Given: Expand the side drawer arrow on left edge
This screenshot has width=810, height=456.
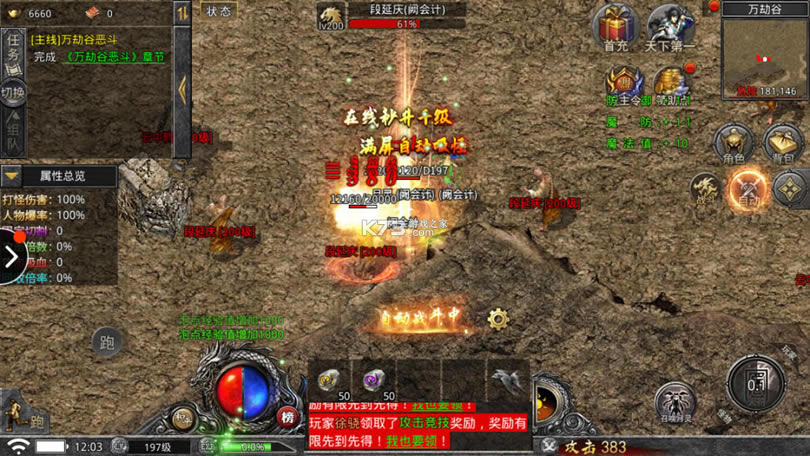Looking at the screenshot, I should [x=11, y=257].
